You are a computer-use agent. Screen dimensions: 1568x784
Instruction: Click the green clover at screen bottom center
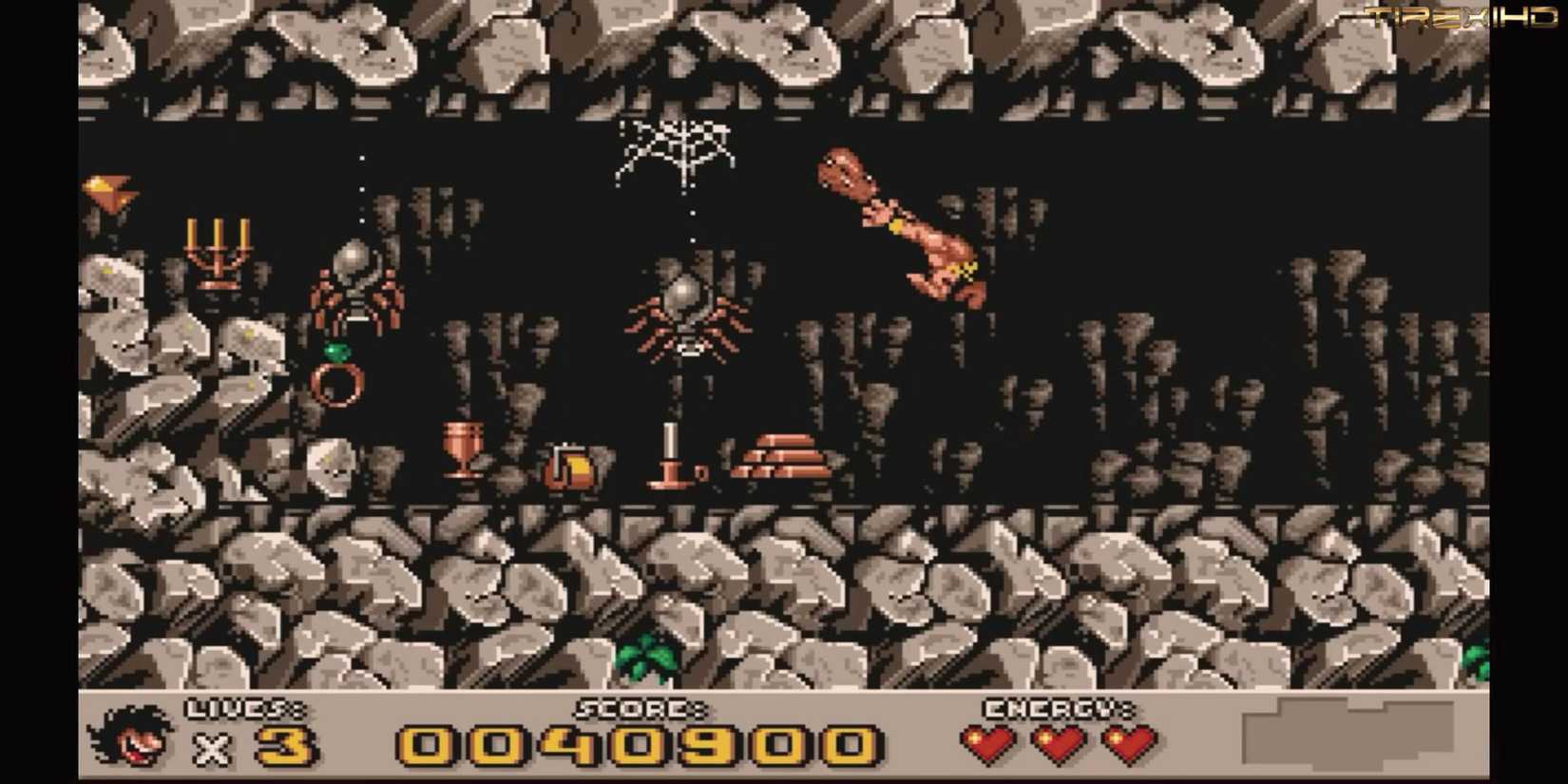click(648, 656)
